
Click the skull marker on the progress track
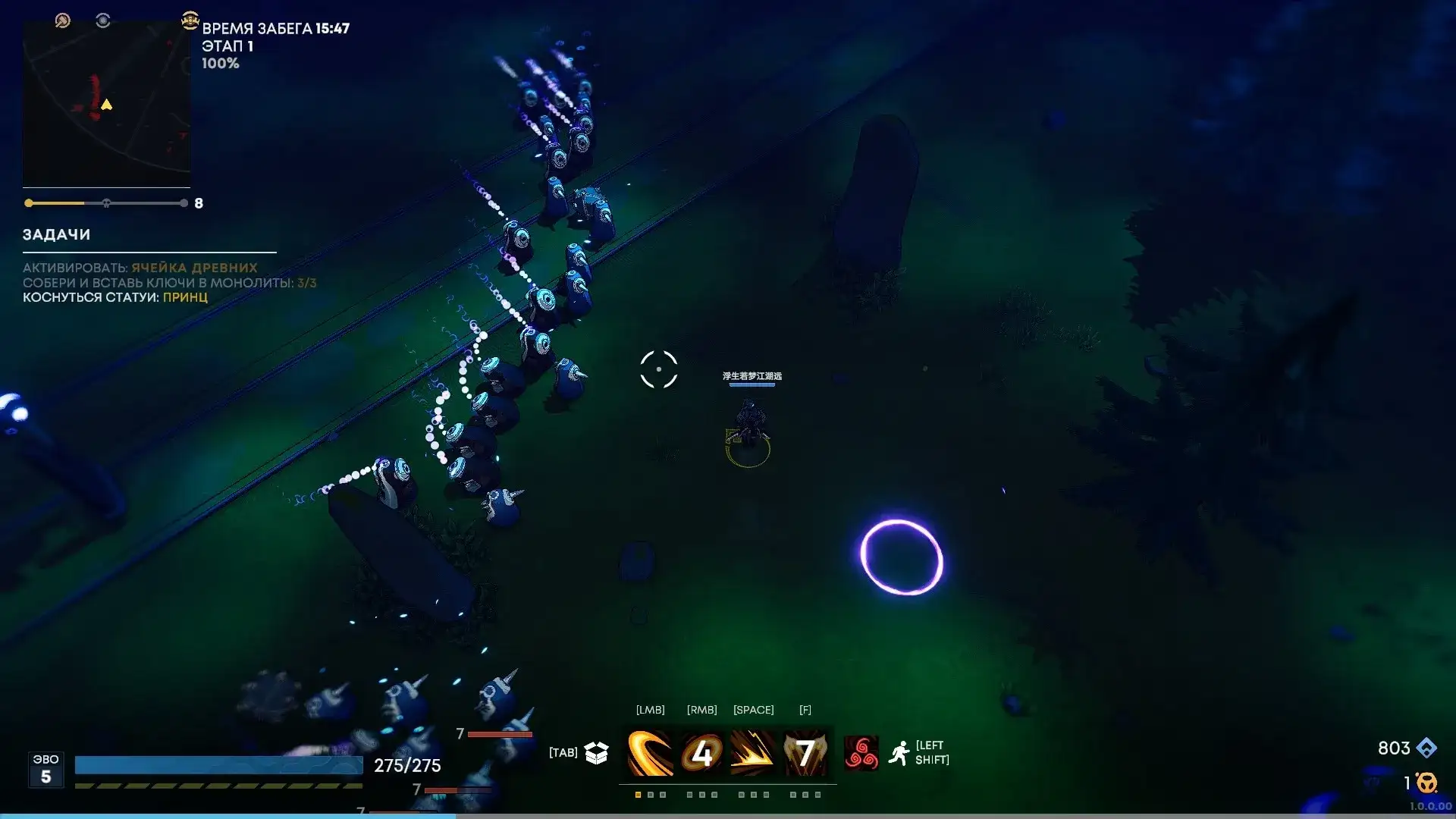(x=106, y=203)
